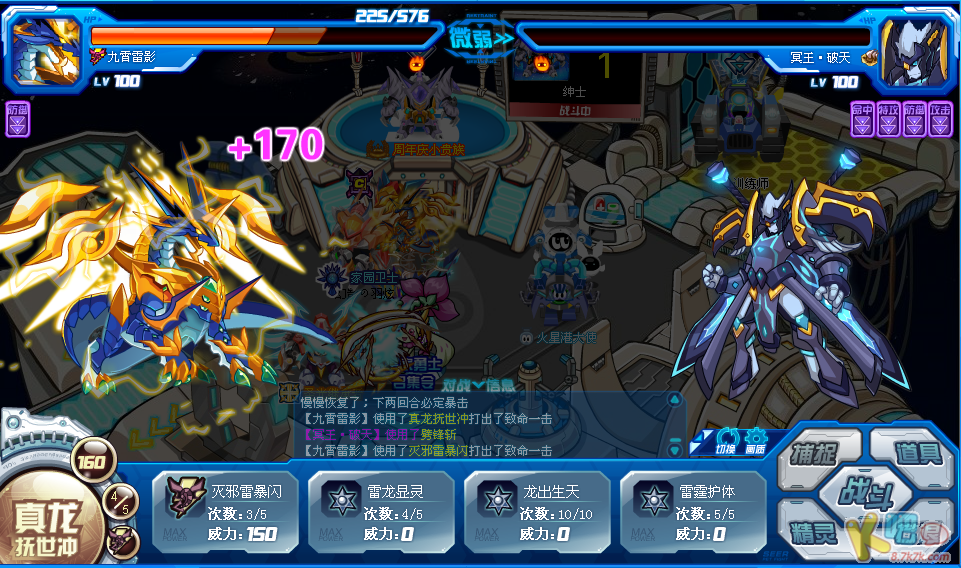
Task: Open the 画质 graphics quality setting
Action: coord(755,440)
